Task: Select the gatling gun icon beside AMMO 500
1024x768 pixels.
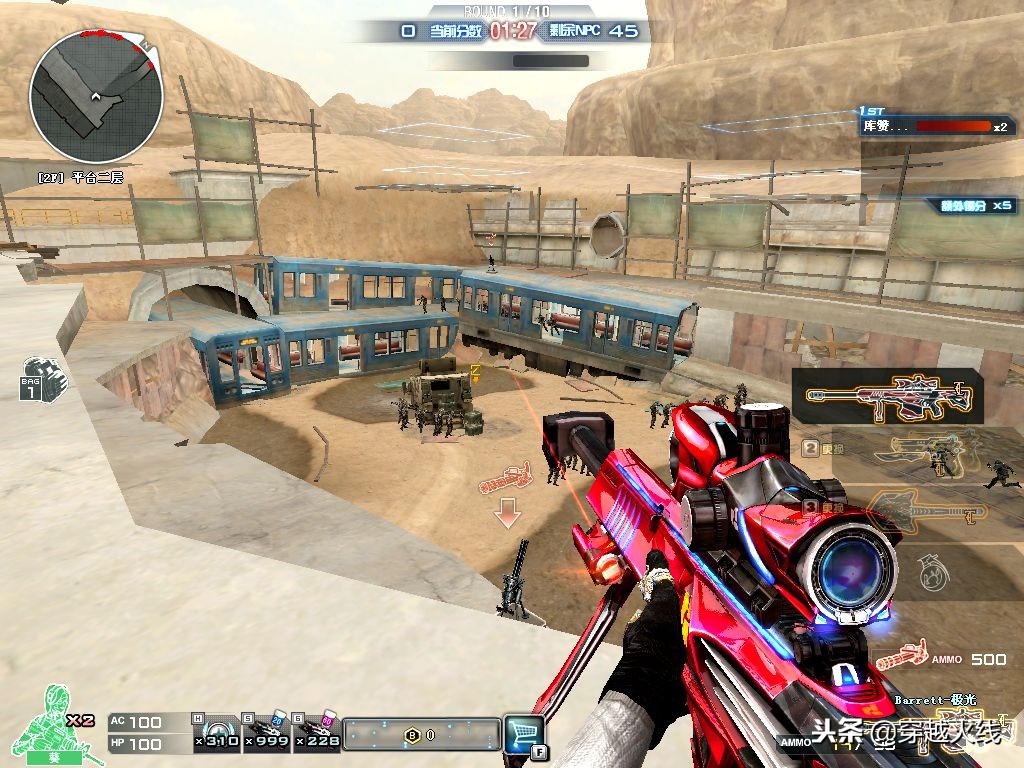Action: point(900,656)
